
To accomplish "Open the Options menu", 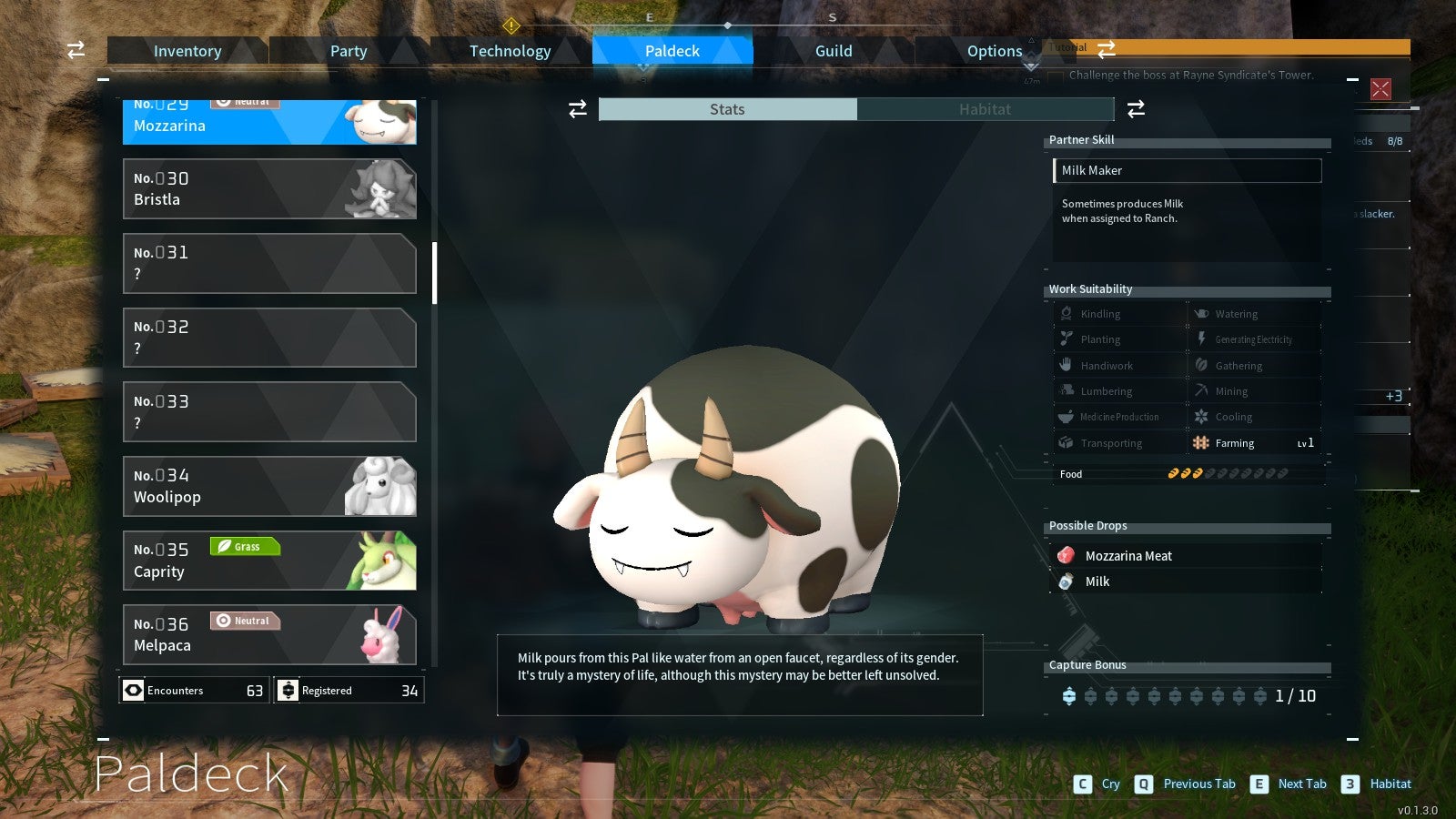I will (x=994, y=51).
